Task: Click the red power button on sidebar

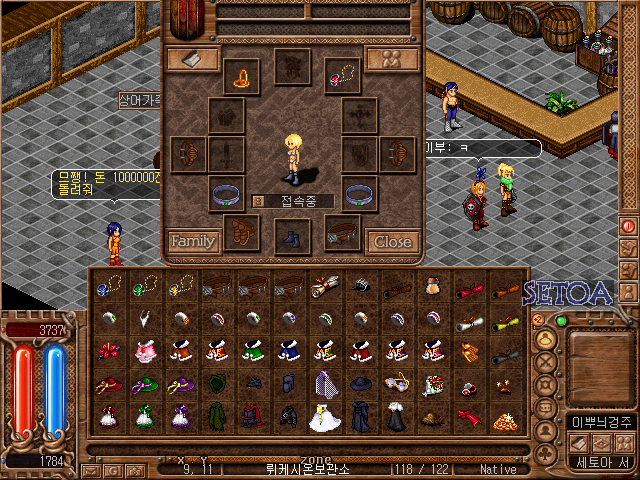Action: pos(629,227)
